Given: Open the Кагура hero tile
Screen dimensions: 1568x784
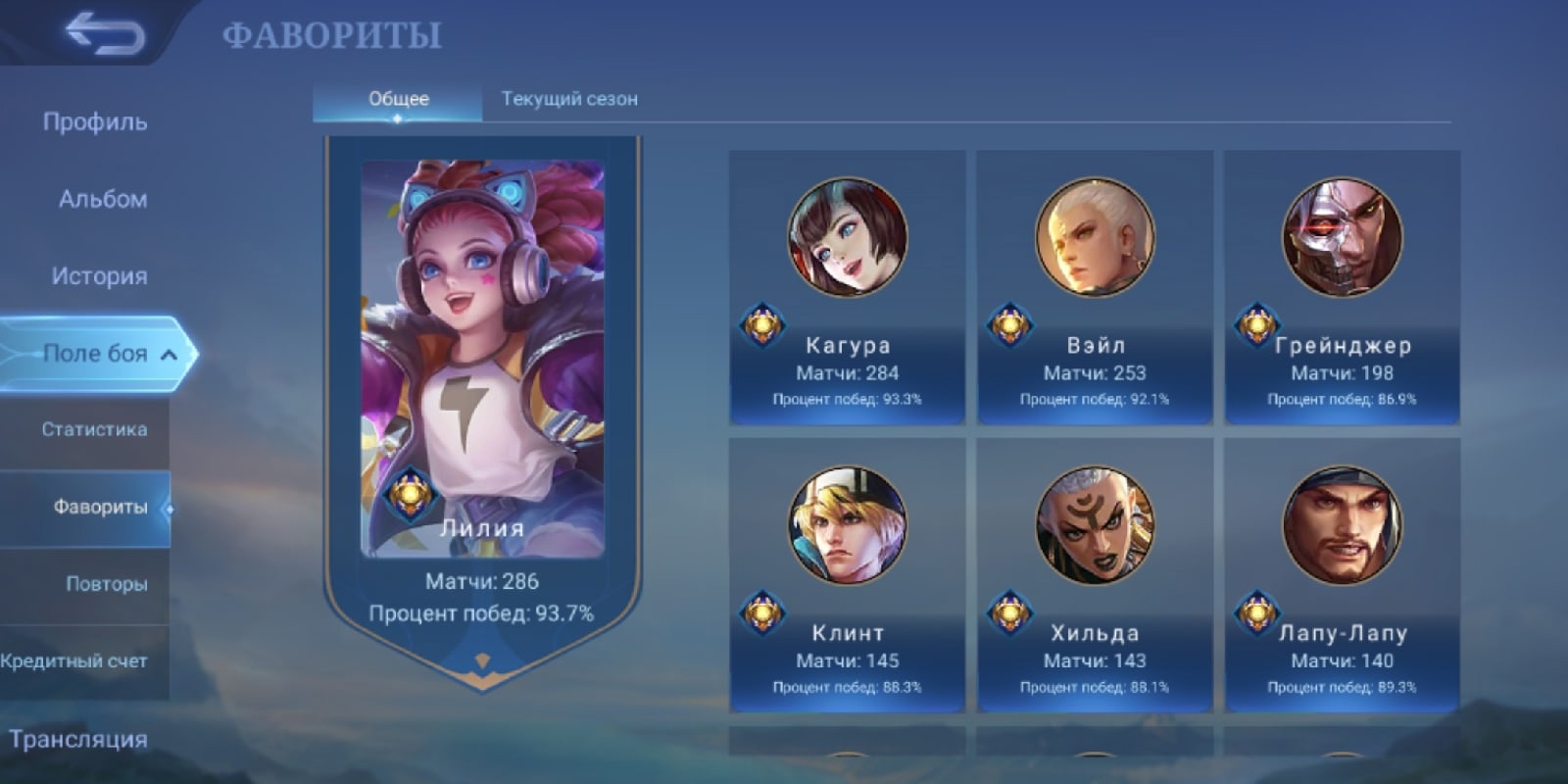Looking at the screenshot, I should tap(847, 287).
